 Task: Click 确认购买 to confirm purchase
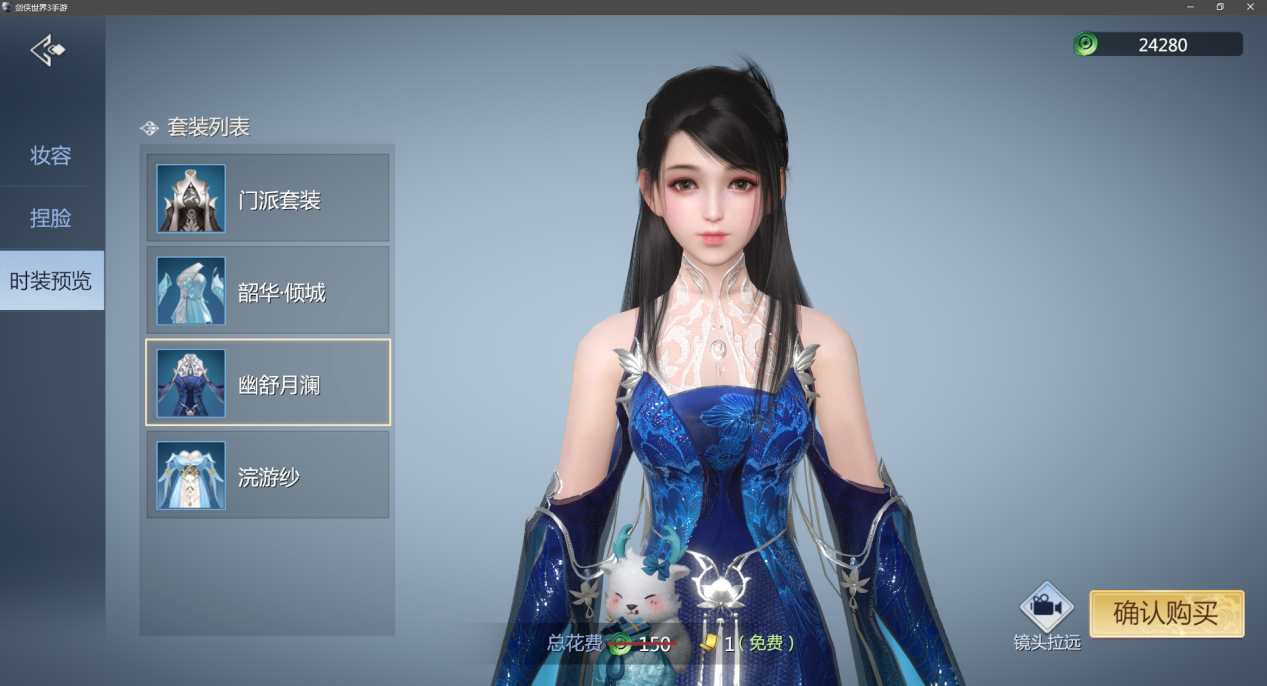click(1166, 613)
